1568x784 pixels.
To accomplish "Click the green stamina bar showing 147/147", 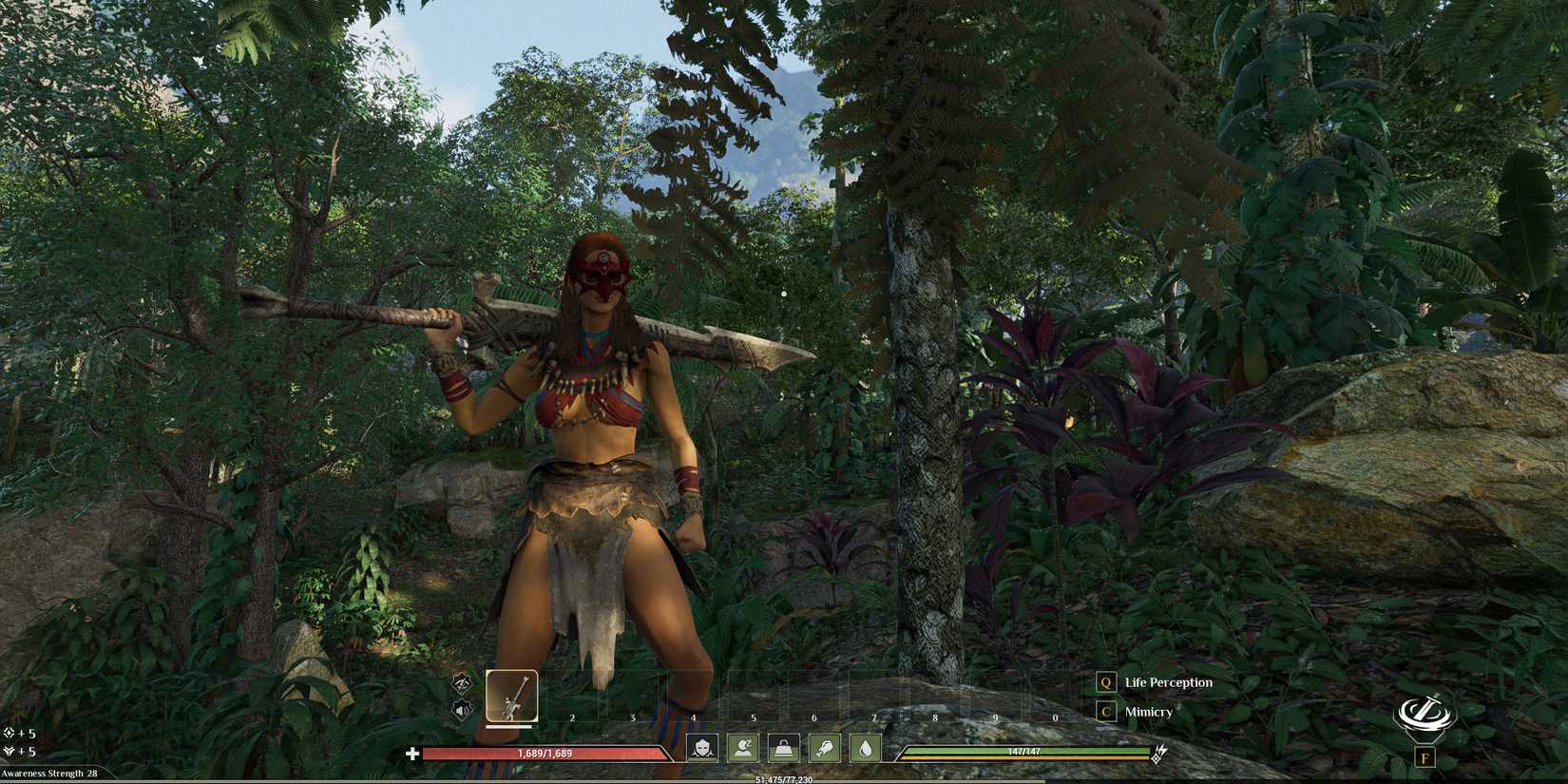I will point(1026,749).
